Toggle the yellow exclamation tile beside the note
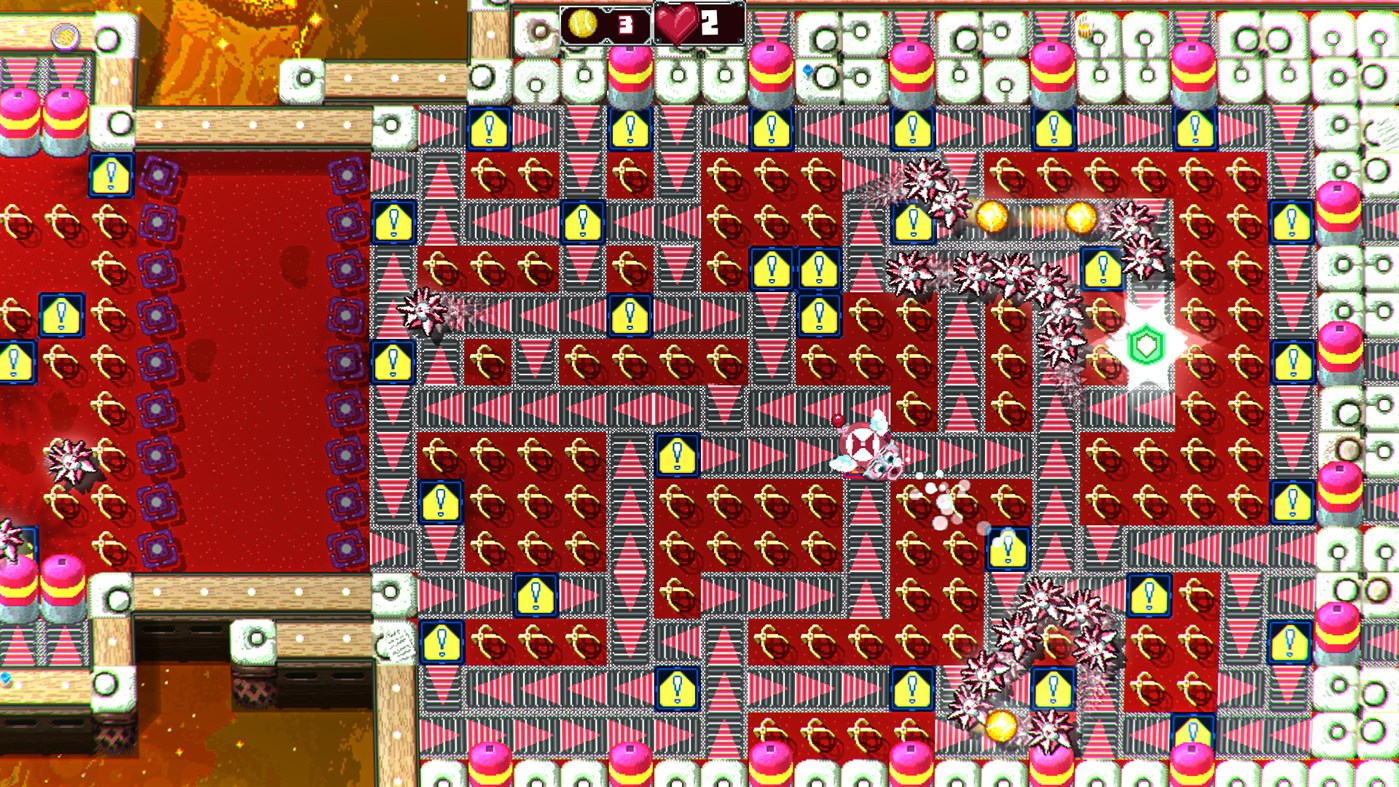Screen dimensions: 1399x787 (x=440, y=642)
